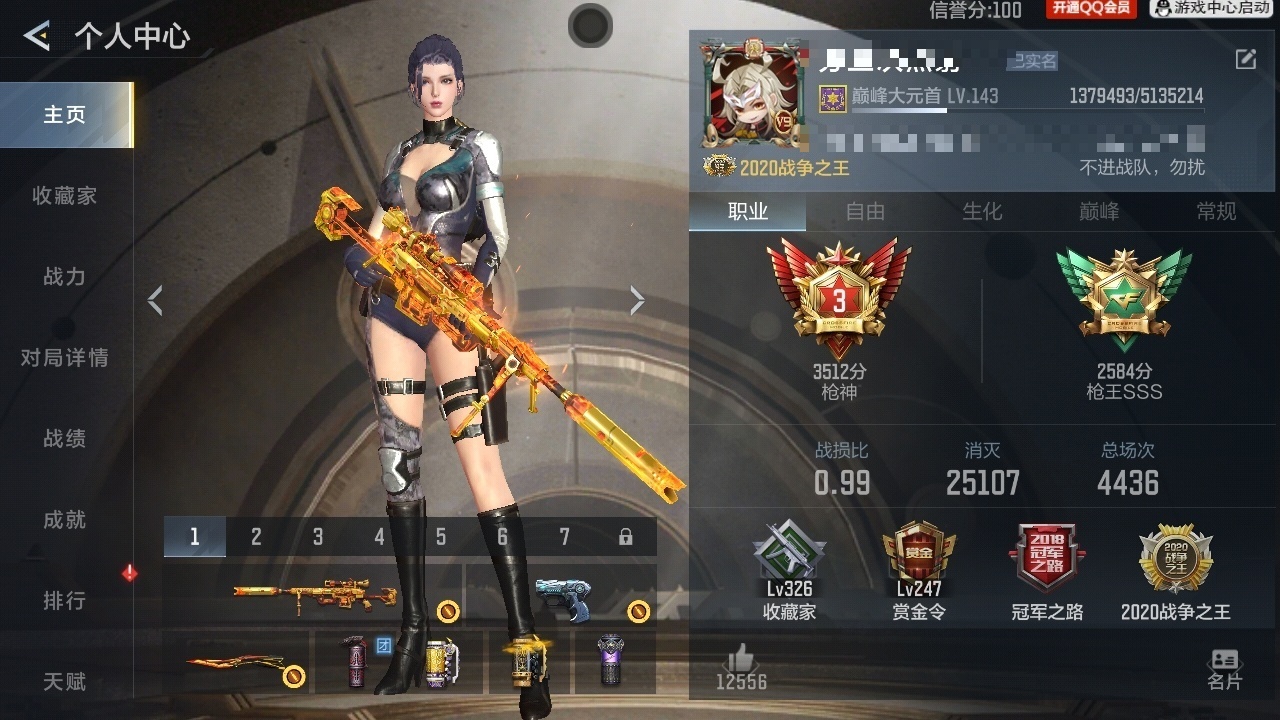The width and height of the screenshot is (1280, 720).
Task: Open 对局详情 match details
Action: [x=65, y=358]
